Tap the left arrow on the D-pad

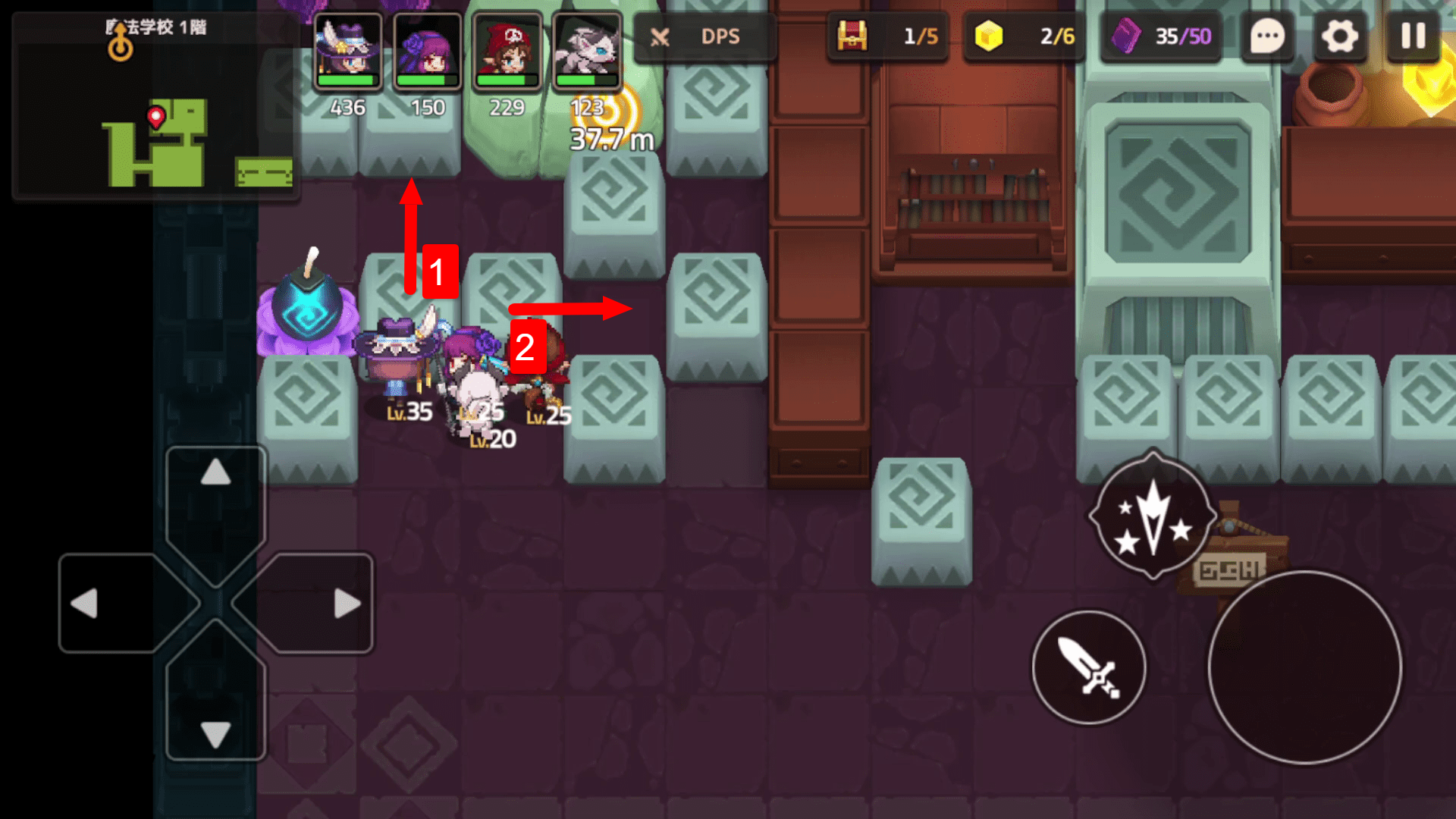(x=85, y=604)
